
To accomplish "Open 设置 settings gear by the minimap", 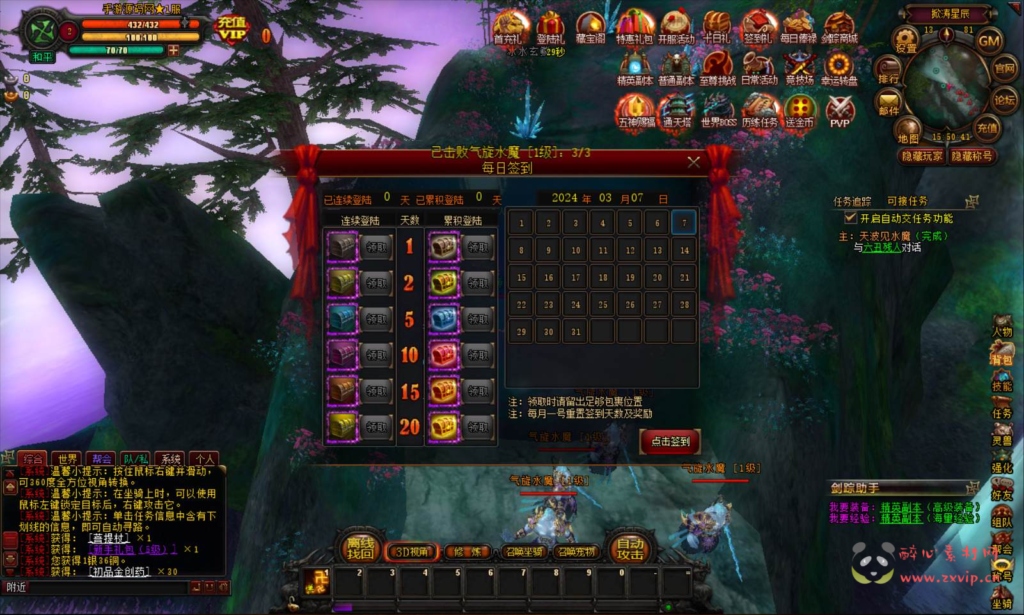I will pos(906,40).
